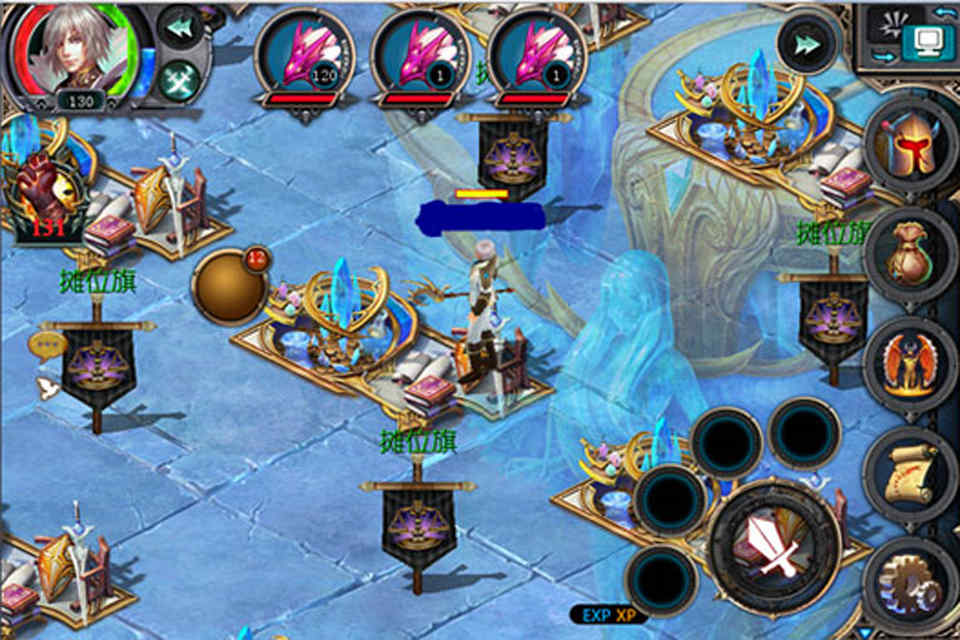Click the EXP XP indicator

(610, 614)
